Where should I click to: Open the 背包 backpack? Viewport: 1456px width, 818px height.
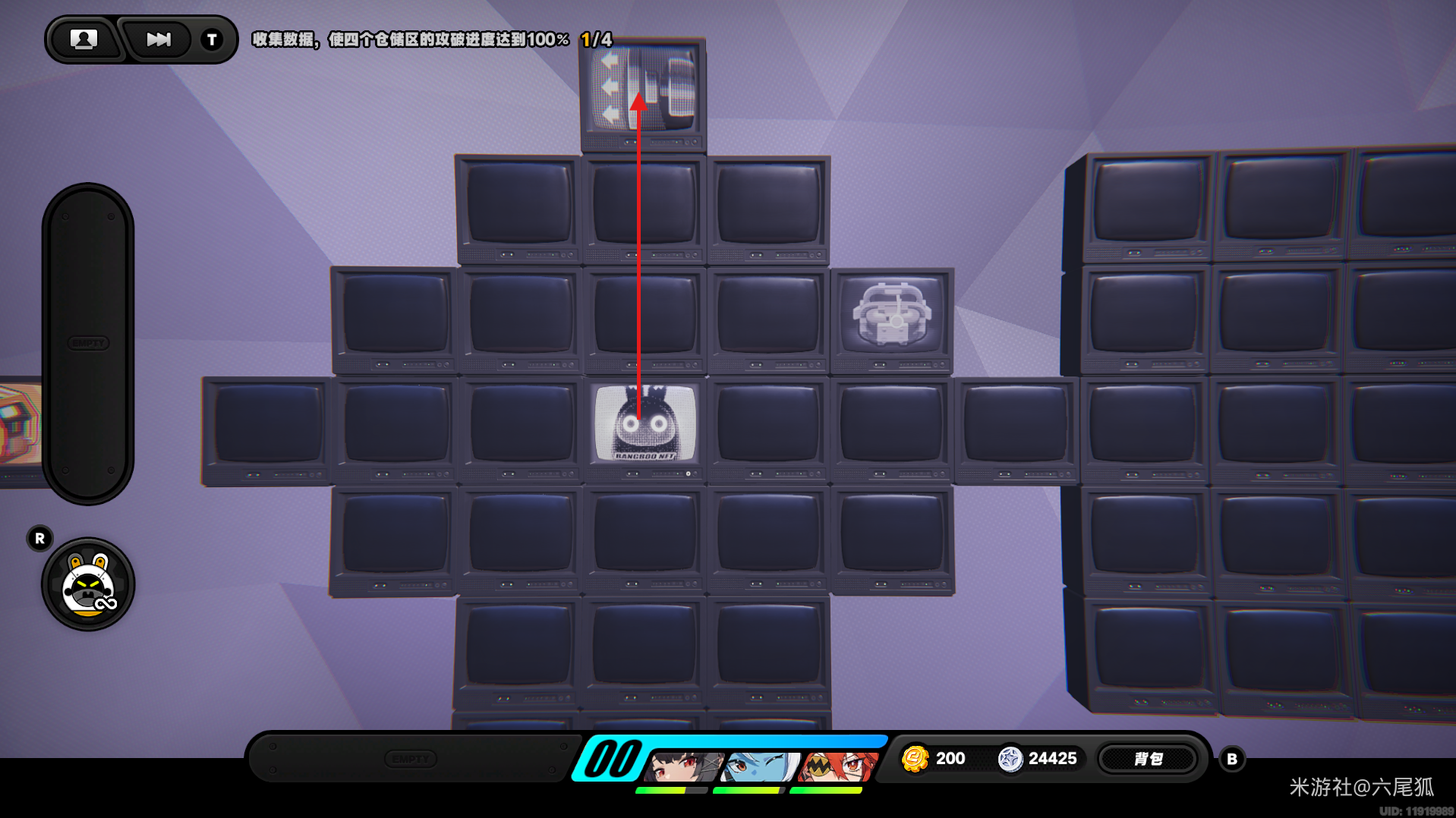[x=1148, y=759]
